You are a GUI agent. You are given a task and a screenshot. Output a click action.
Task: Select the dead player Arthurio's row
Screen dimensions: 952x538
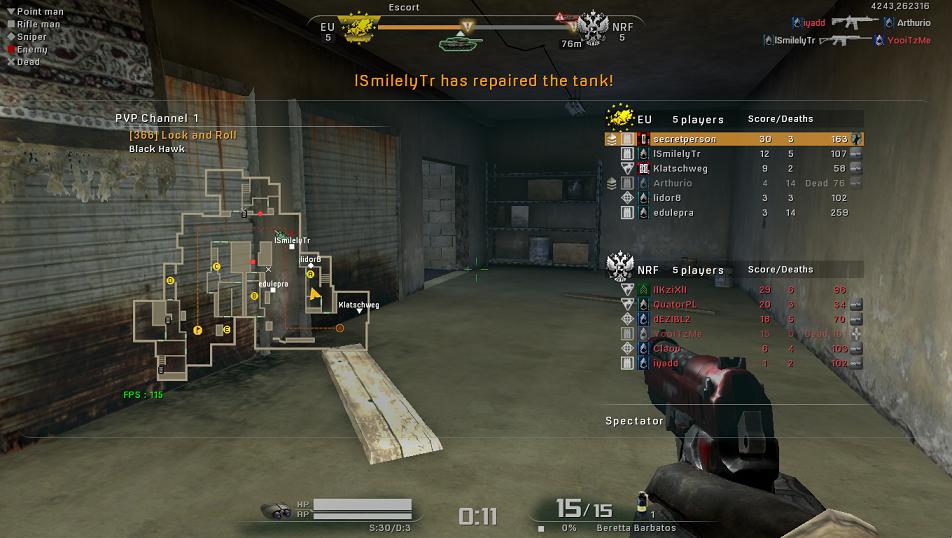click(x=733, y=183)
